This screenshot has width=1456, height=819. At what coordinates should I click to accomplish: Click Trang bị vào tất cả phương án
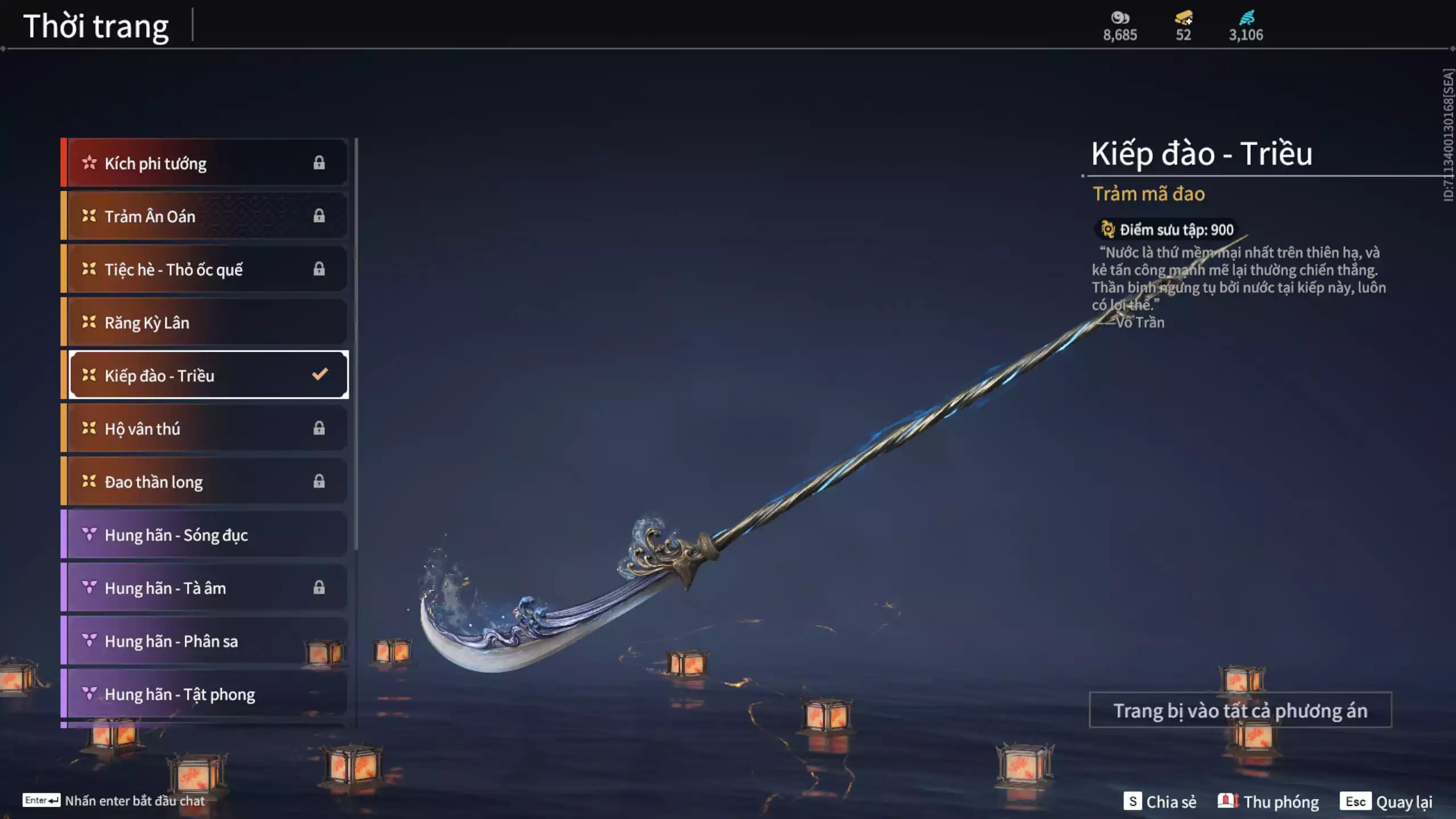(x=1240, y=710)
